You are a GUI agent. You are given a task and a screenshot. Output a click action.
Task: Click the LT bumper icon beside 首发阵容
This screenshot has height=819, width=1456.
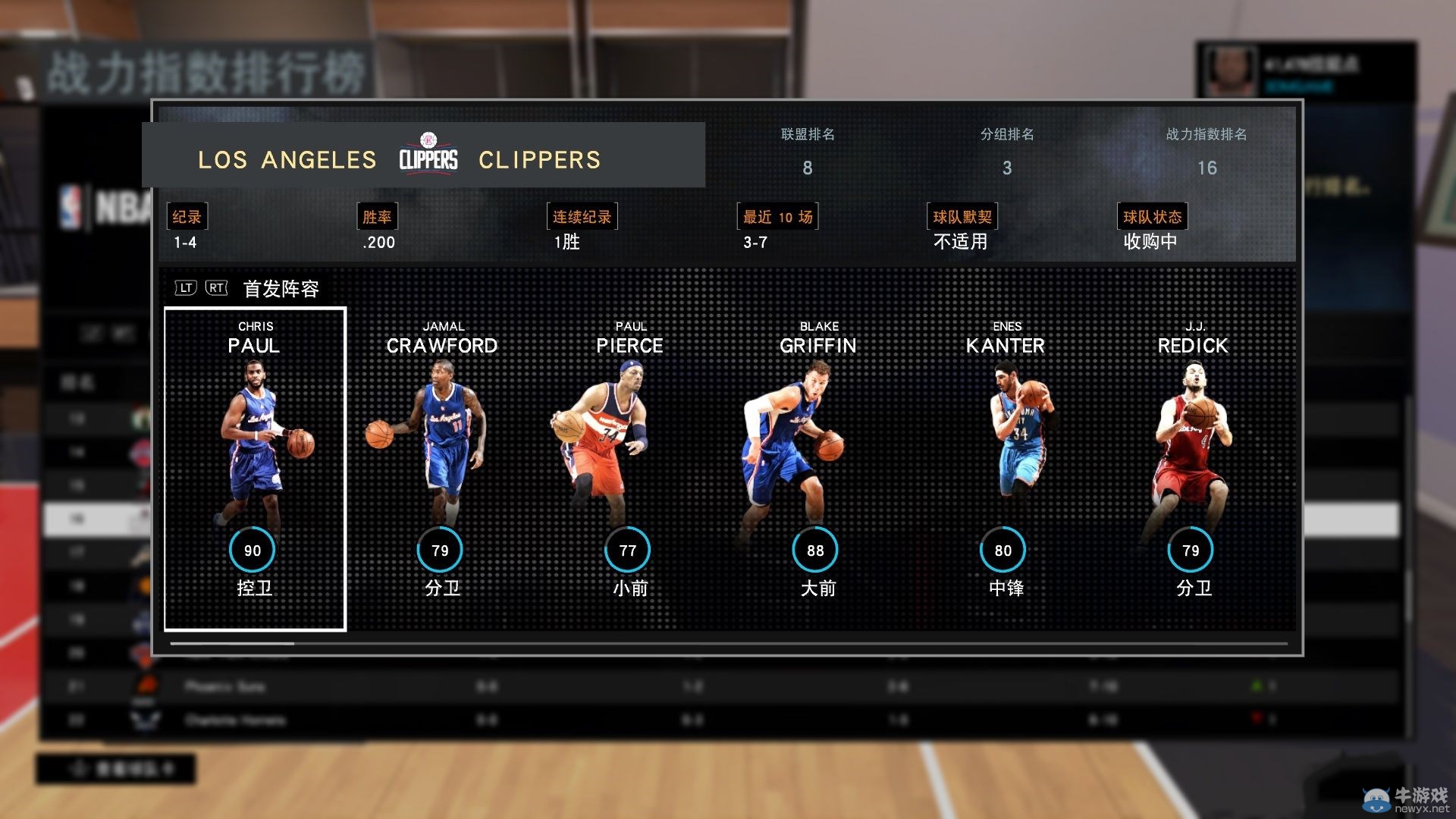click(x=184, y=289)
